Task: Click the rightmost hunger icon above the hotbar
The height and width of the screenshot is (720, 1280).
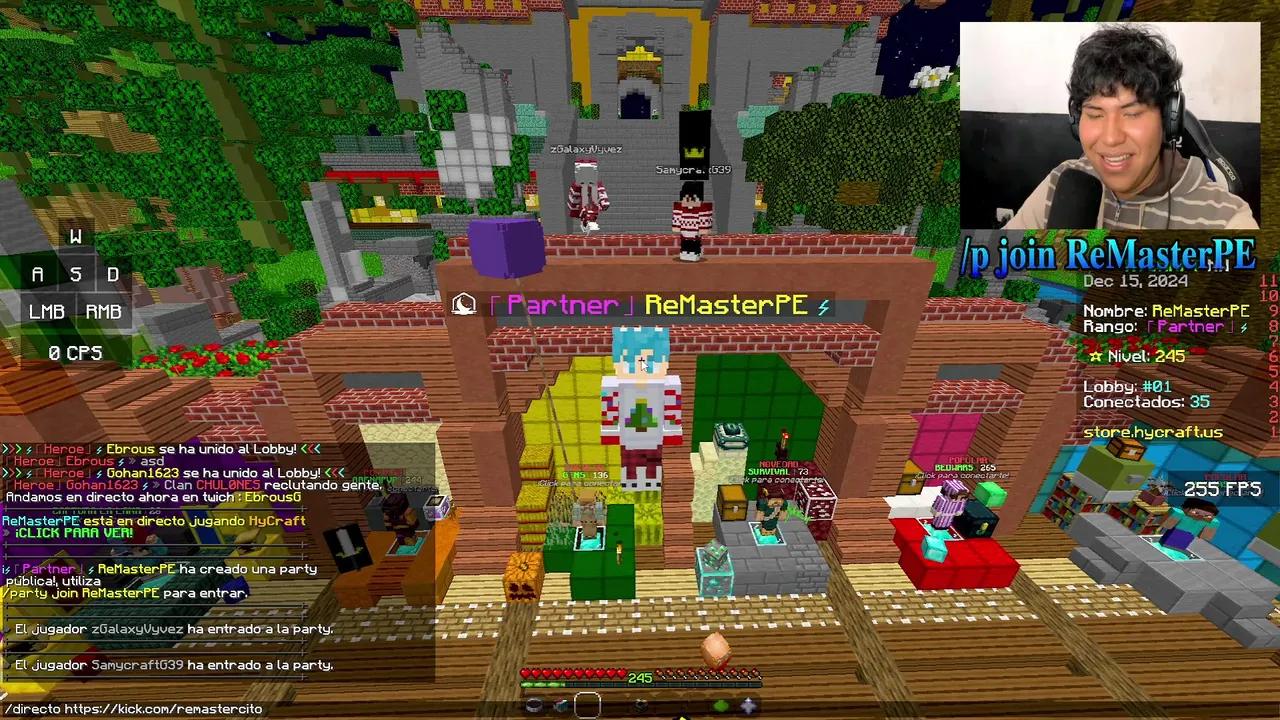Action: pyautogui.click(x=757, y=672)
